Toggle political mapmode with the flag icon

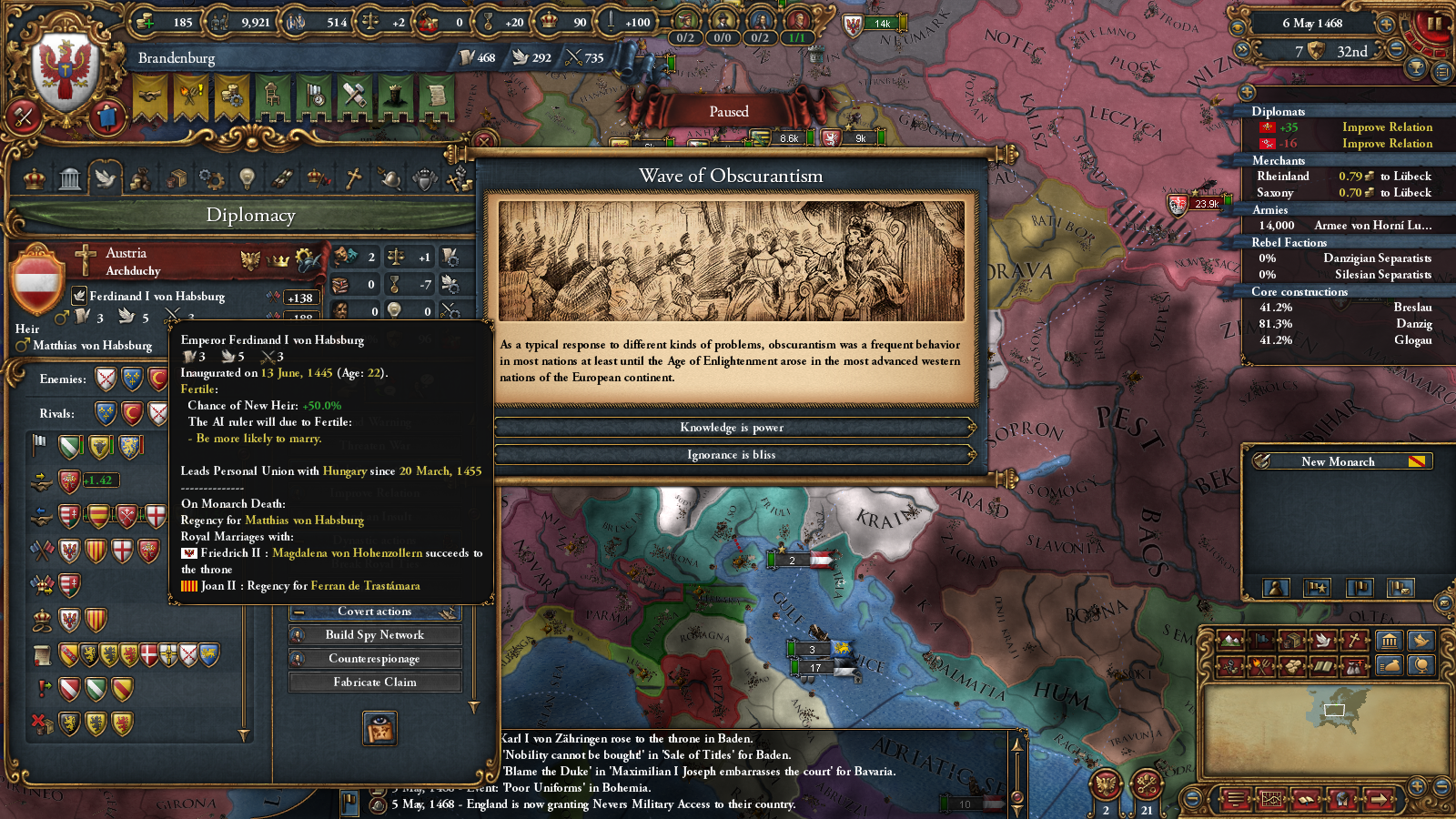click(x=1262, y=640)
